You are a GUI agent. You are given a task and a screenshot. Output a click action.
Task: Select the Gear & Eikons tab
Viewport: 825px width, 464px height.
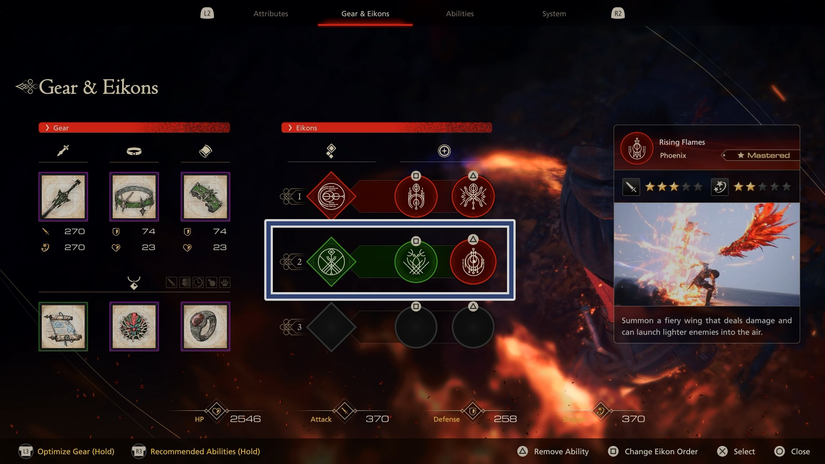coord(365,14)
